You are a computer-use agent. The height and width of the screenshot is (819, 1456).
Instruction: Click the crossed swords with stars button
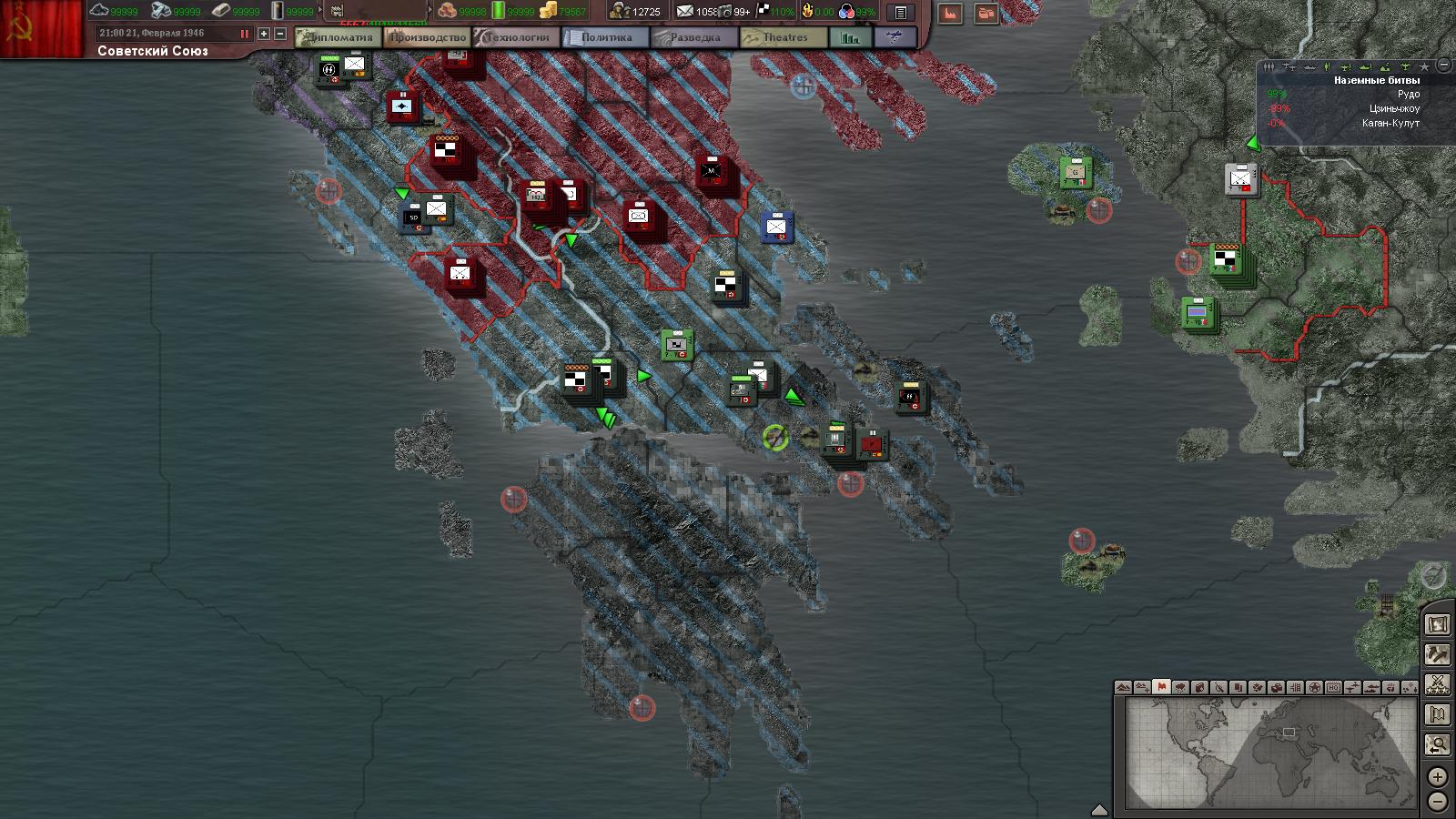point(1438,683)
